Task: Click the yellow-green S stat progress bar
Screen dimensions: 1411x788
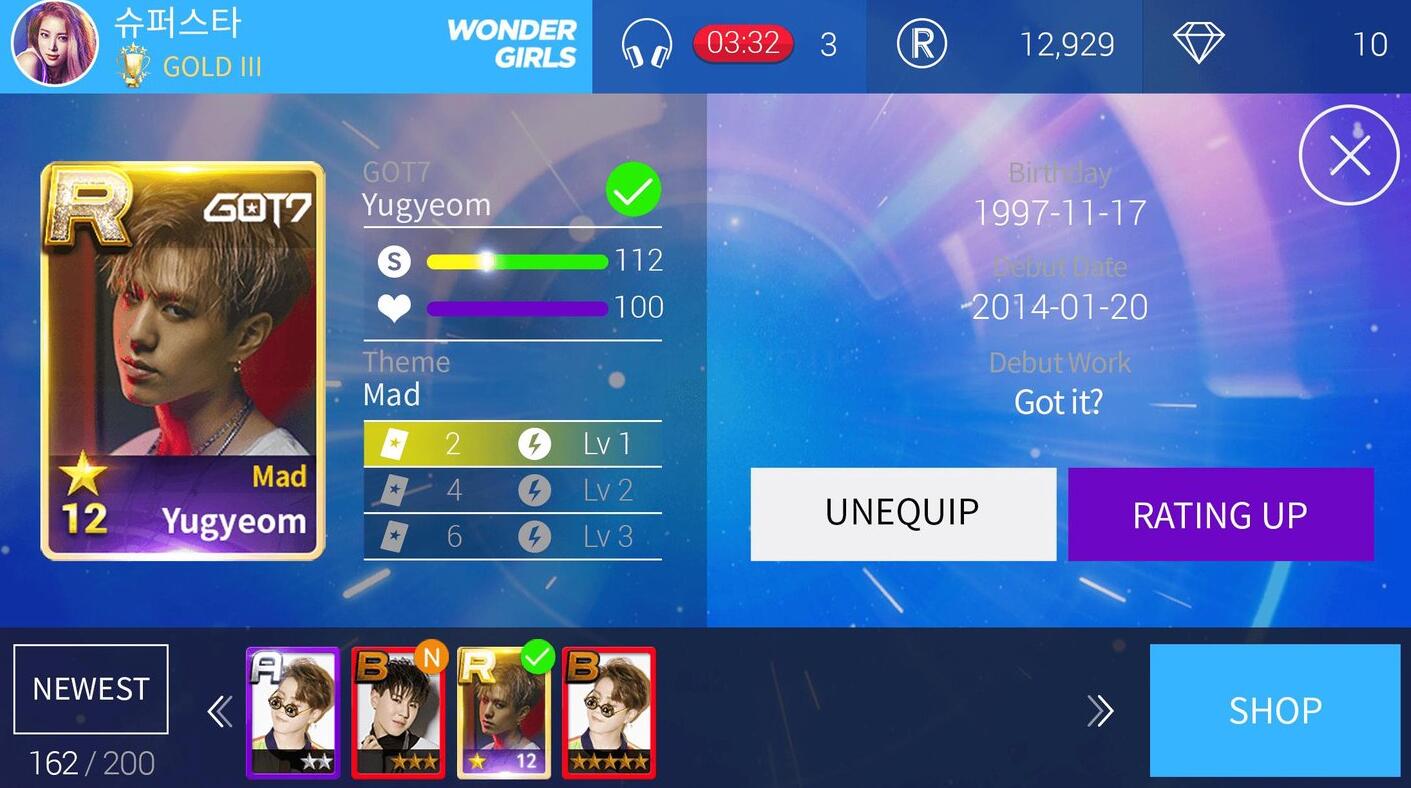Action: click(517, 261)
